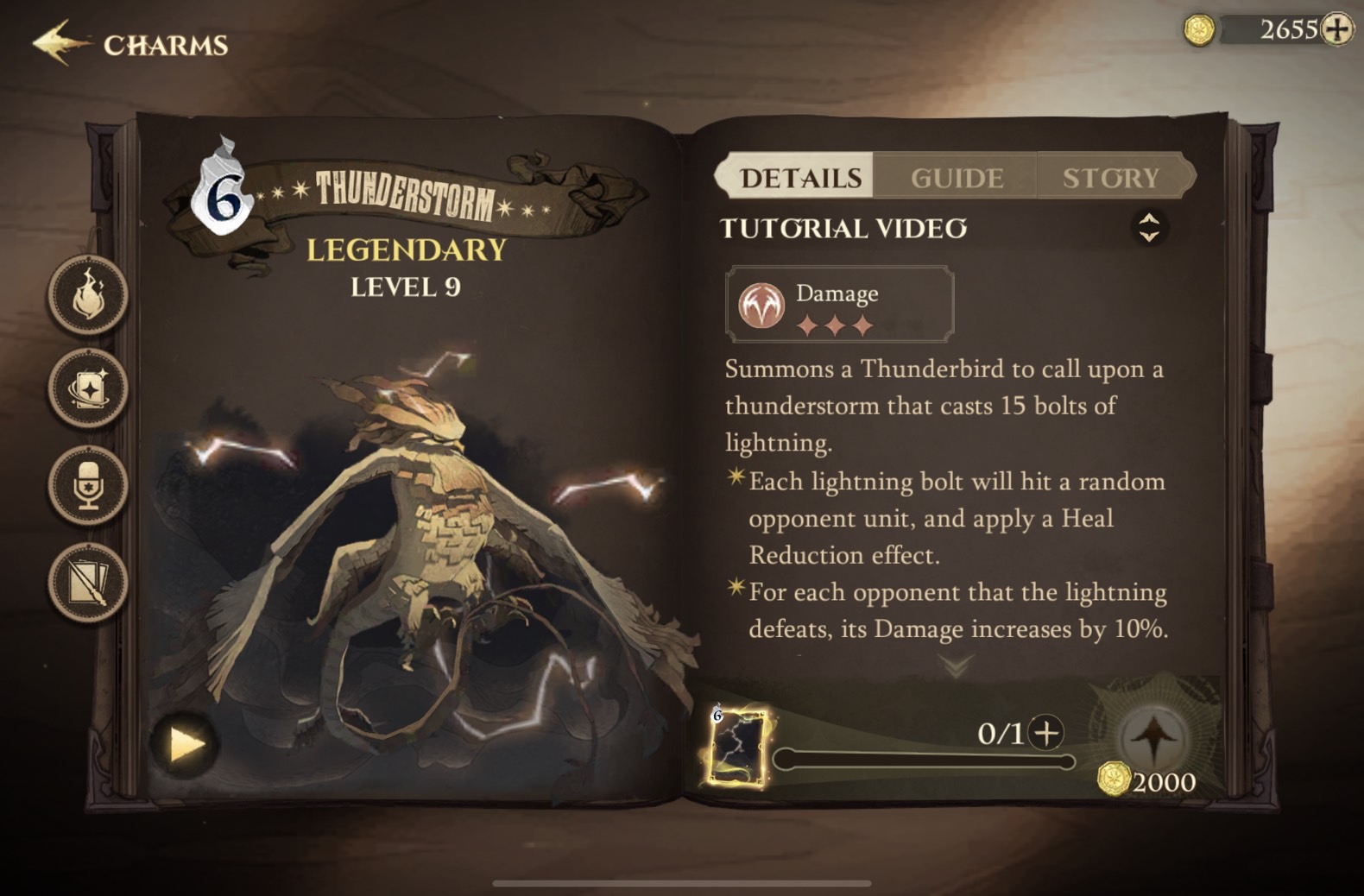Add more gold with the plus button
The height and width of the screenshot is (896, 1364).
pyautogui.click(x=1337, y=29)
